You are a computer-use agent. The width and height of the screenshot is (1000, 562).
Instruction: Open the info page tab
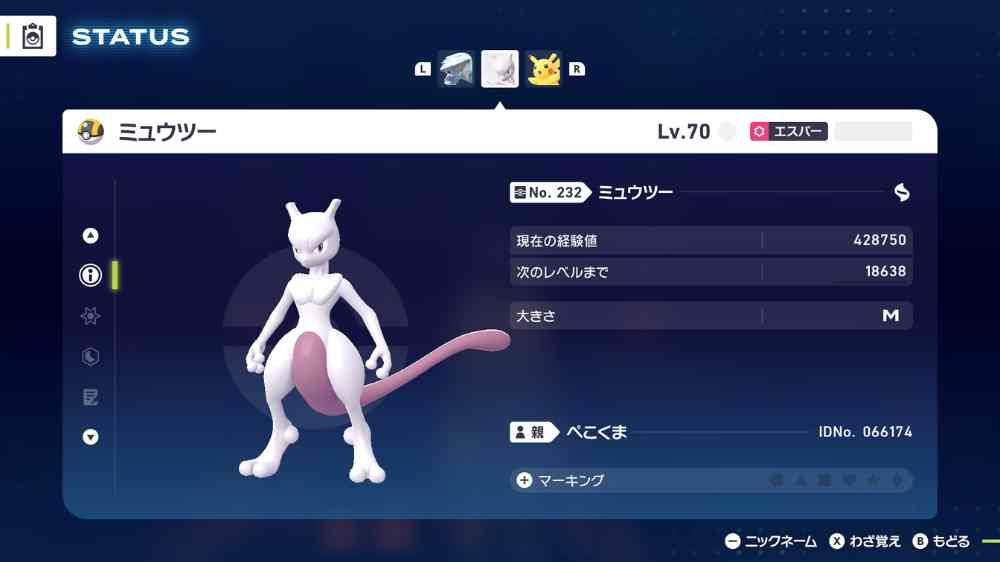pyautogui.click(x=91, y=276)
